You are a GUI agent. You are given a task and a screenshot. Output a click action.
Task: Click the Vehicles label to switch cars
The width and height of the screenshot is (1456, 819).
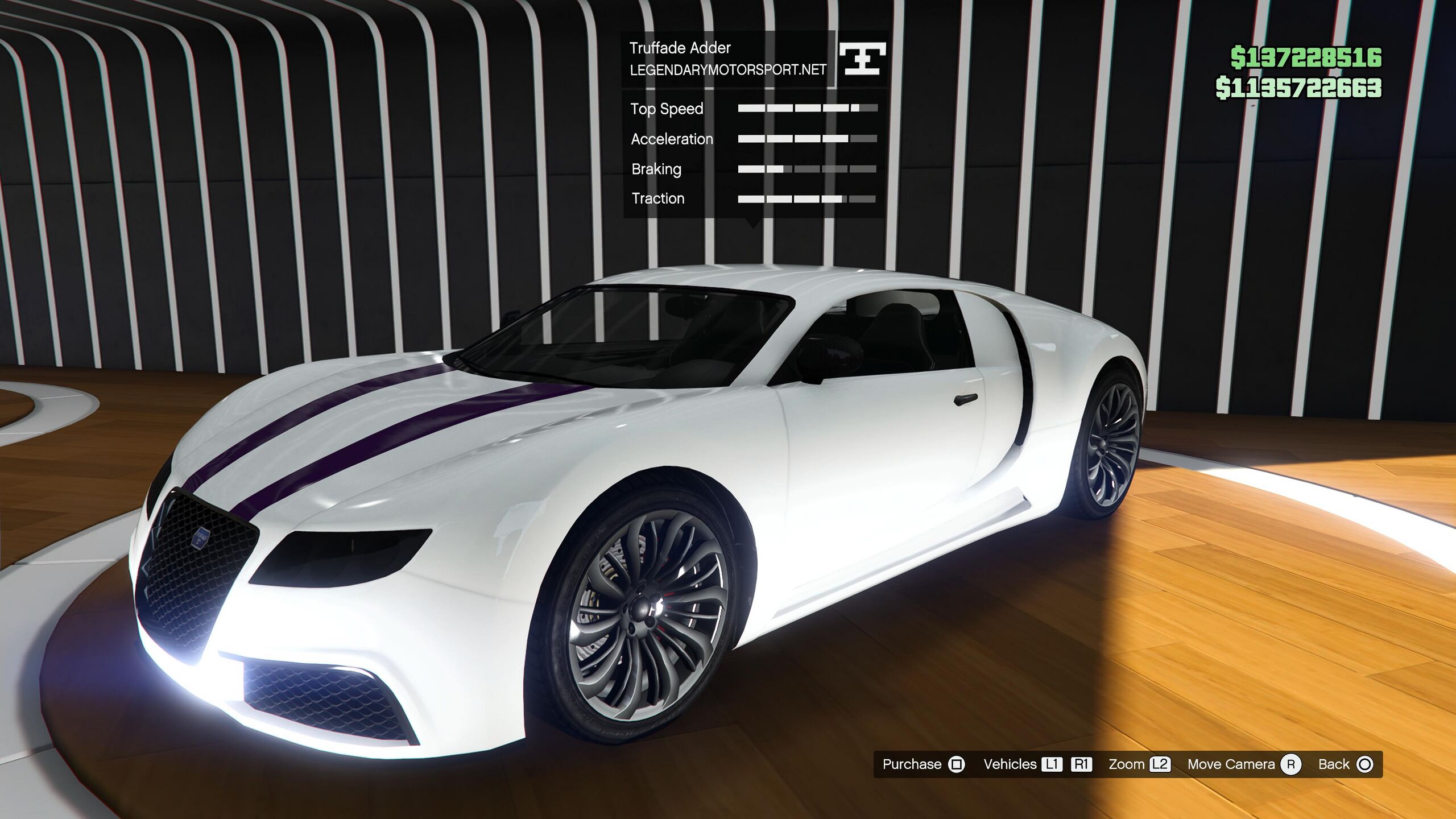pos(1010,764)
